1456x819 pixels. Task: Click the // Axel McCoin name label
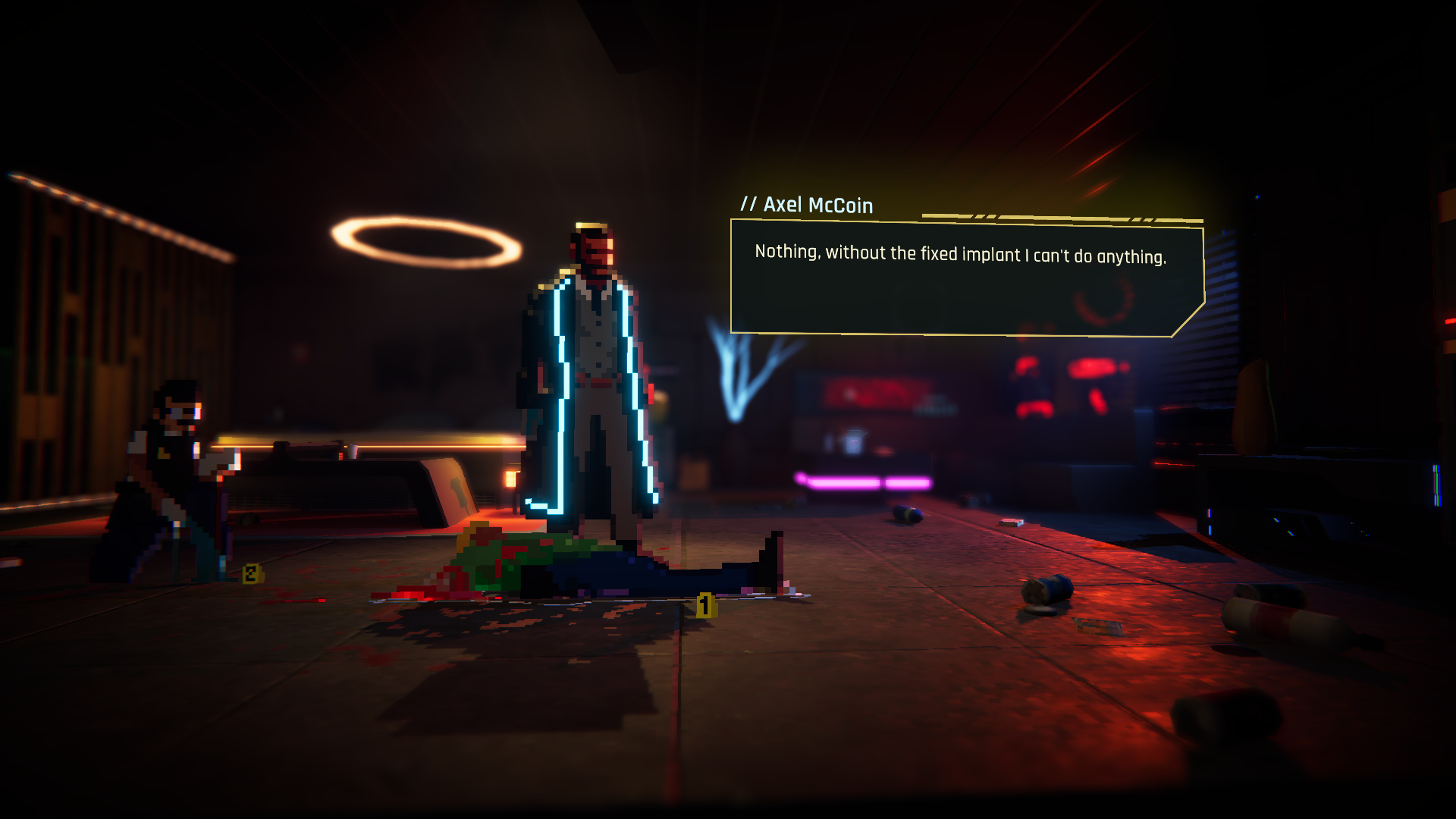(x=806, y=205)
